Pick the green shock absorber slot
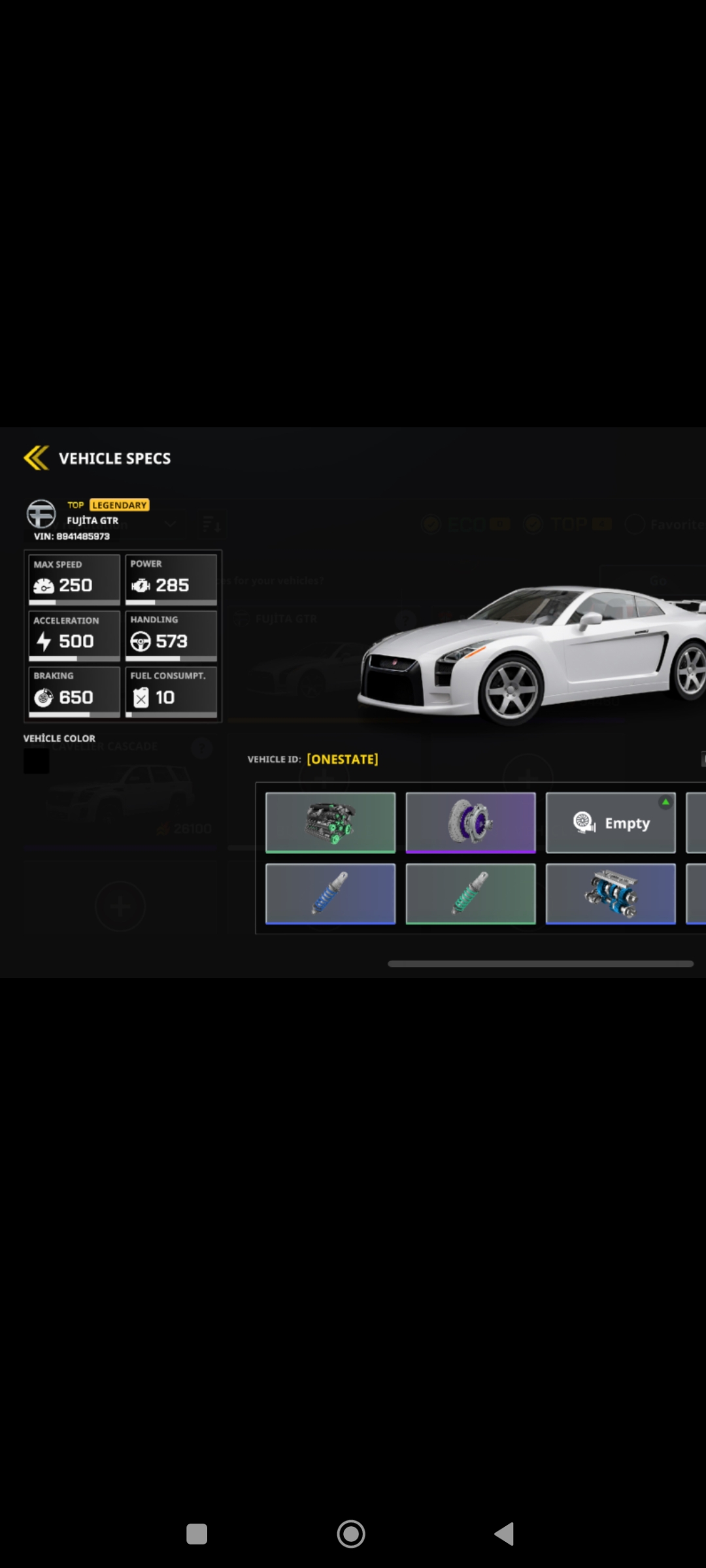Image resolution: width=706 pixels, height=1568 pixels. (470, 894)
